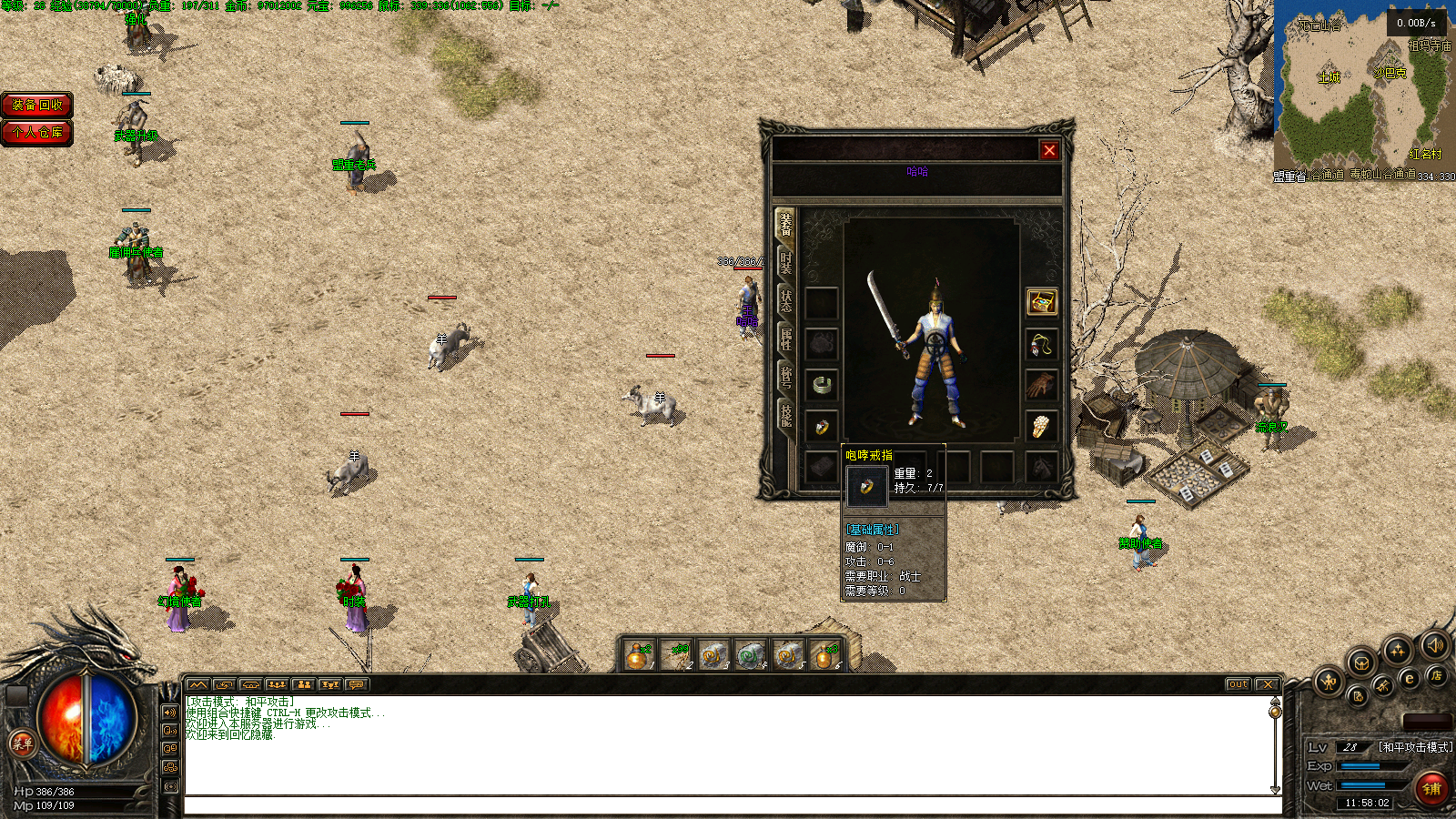Close the character equipment window

click(x=1049, y=150)
